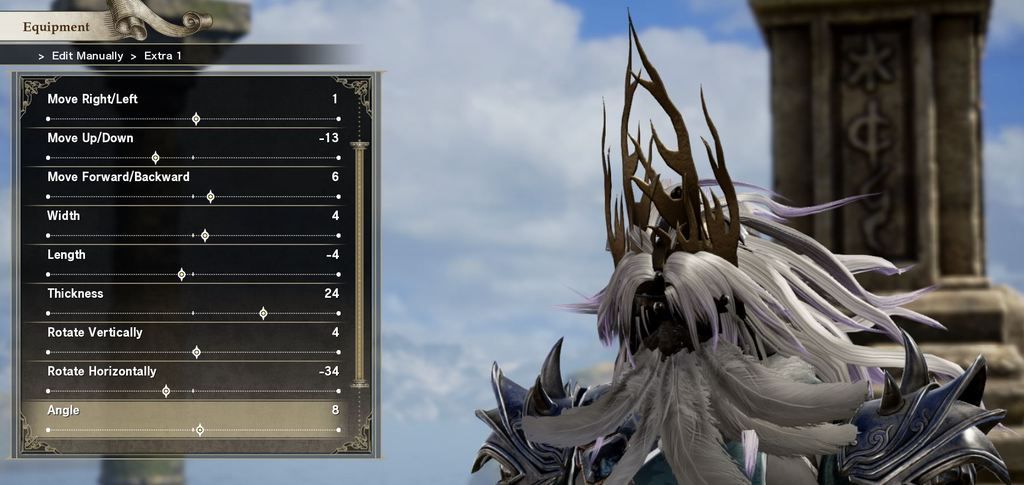Pick the Rotate Horizontally row
This screenshot has width=1024, height=485.
tap(193, 381)
